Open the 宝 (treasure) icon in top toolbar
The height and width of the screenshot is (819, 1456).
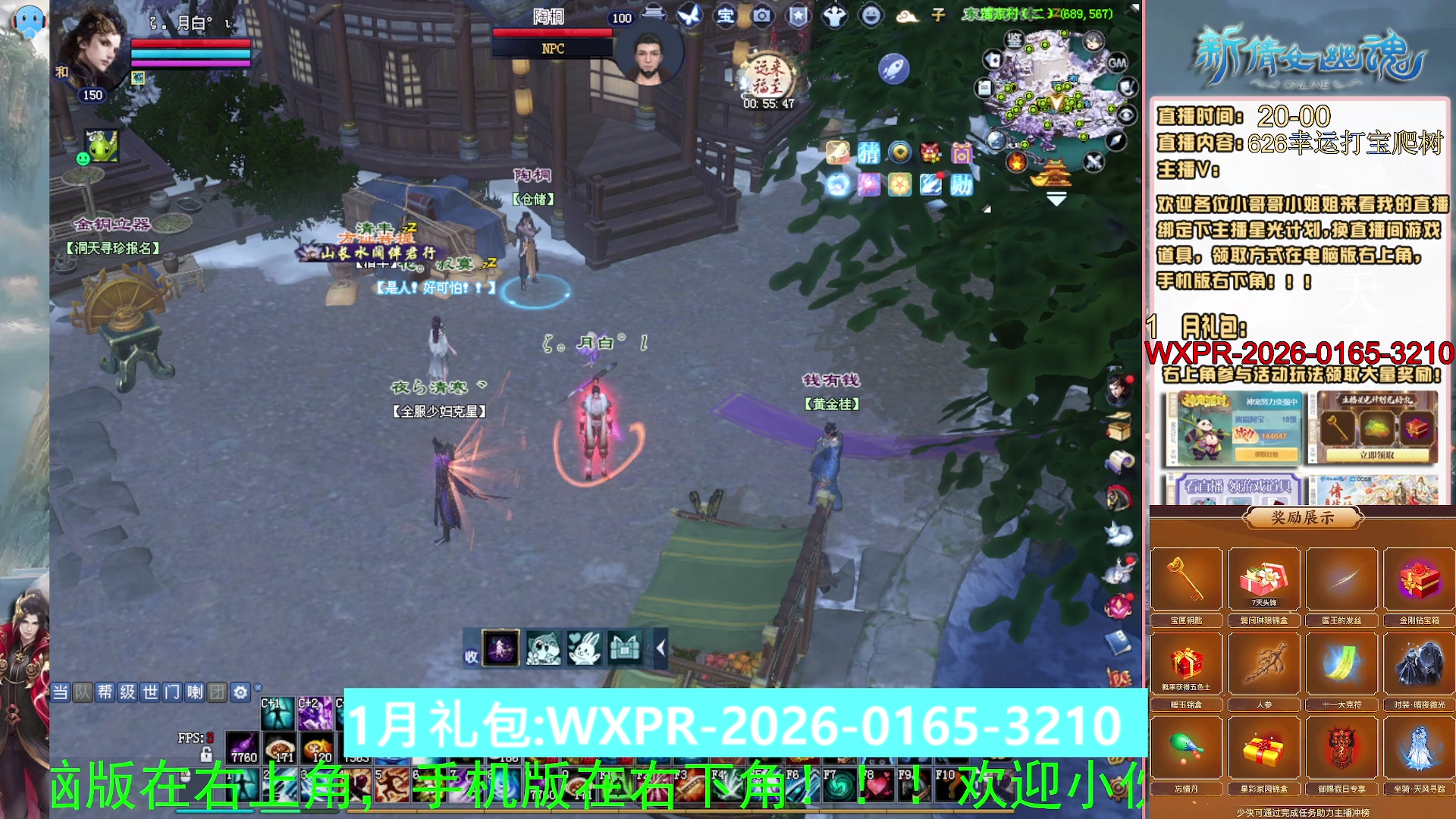pyautogui.click(x=726, y=15)
